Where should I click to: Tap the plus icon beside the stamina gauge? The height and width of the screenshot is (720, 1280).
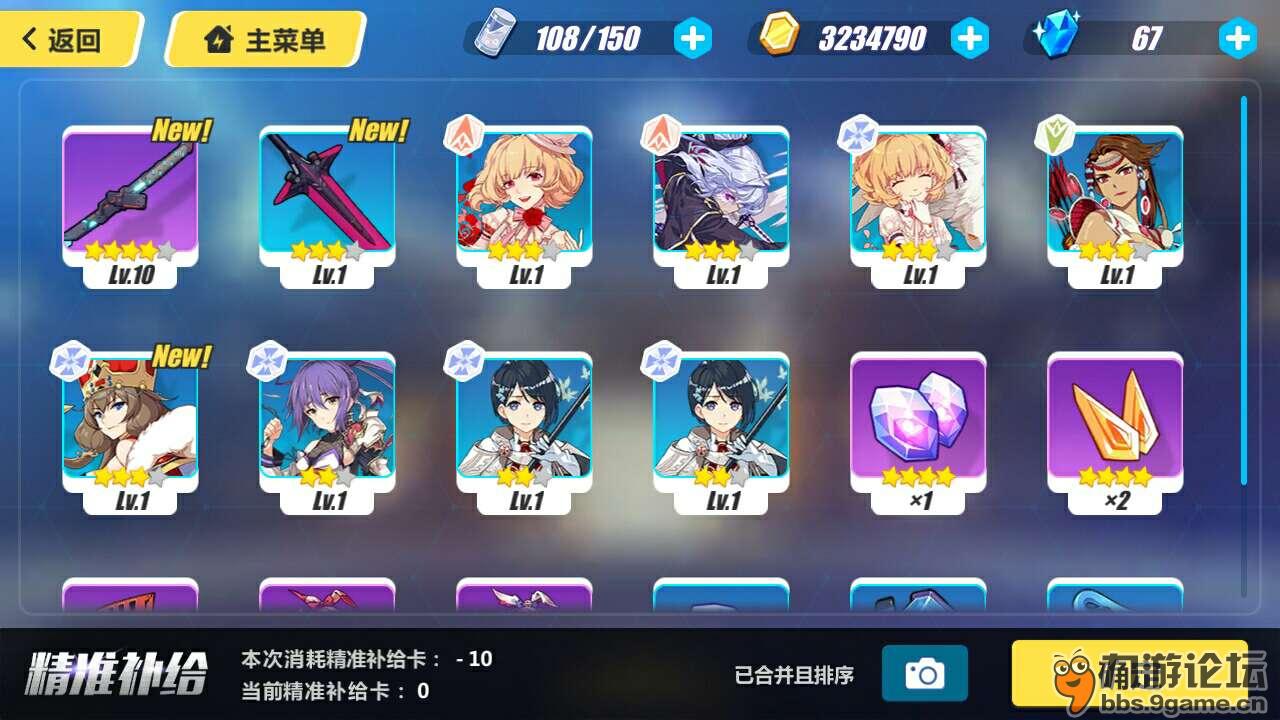[x=692, y=37]
